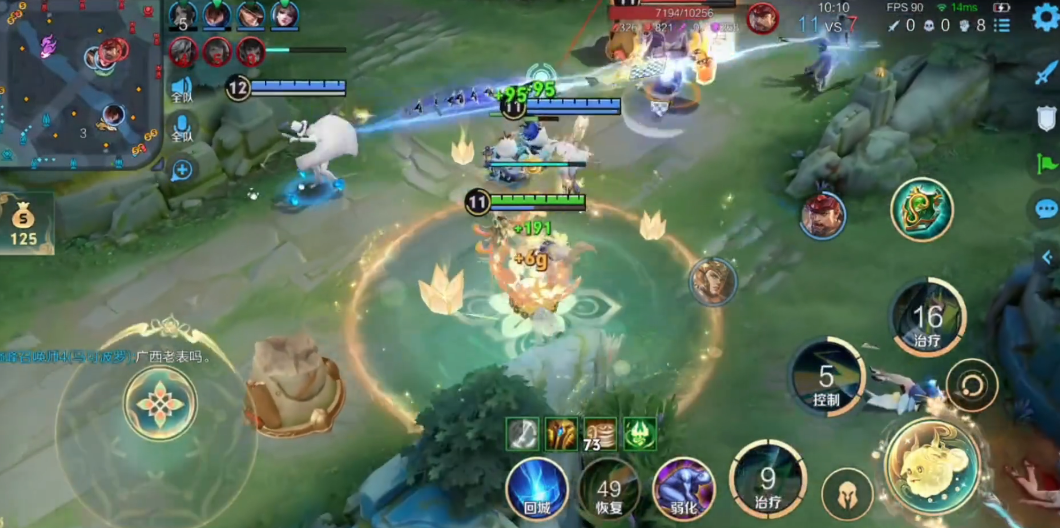The image size is (1060, 528).
Task: Use the green serpent equipment active
Action: pos(921,210)
